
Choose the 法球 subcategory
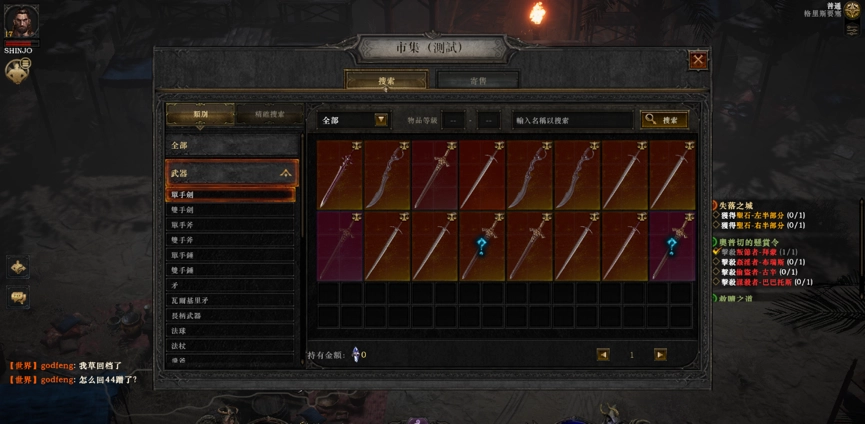(232, 330)
